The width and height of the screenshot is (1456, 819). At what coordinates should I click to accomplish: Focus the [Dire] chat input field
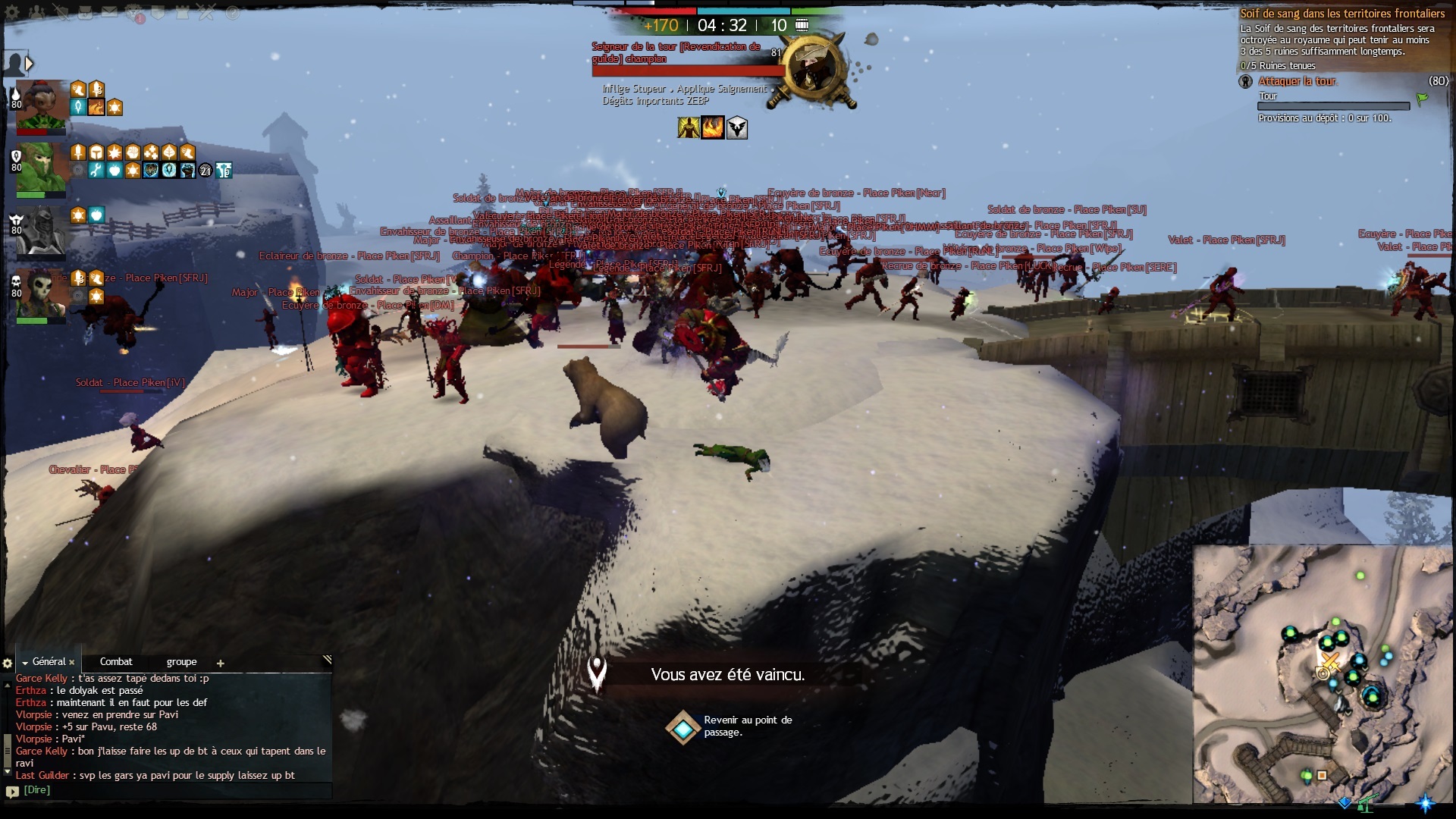point(174,790)
